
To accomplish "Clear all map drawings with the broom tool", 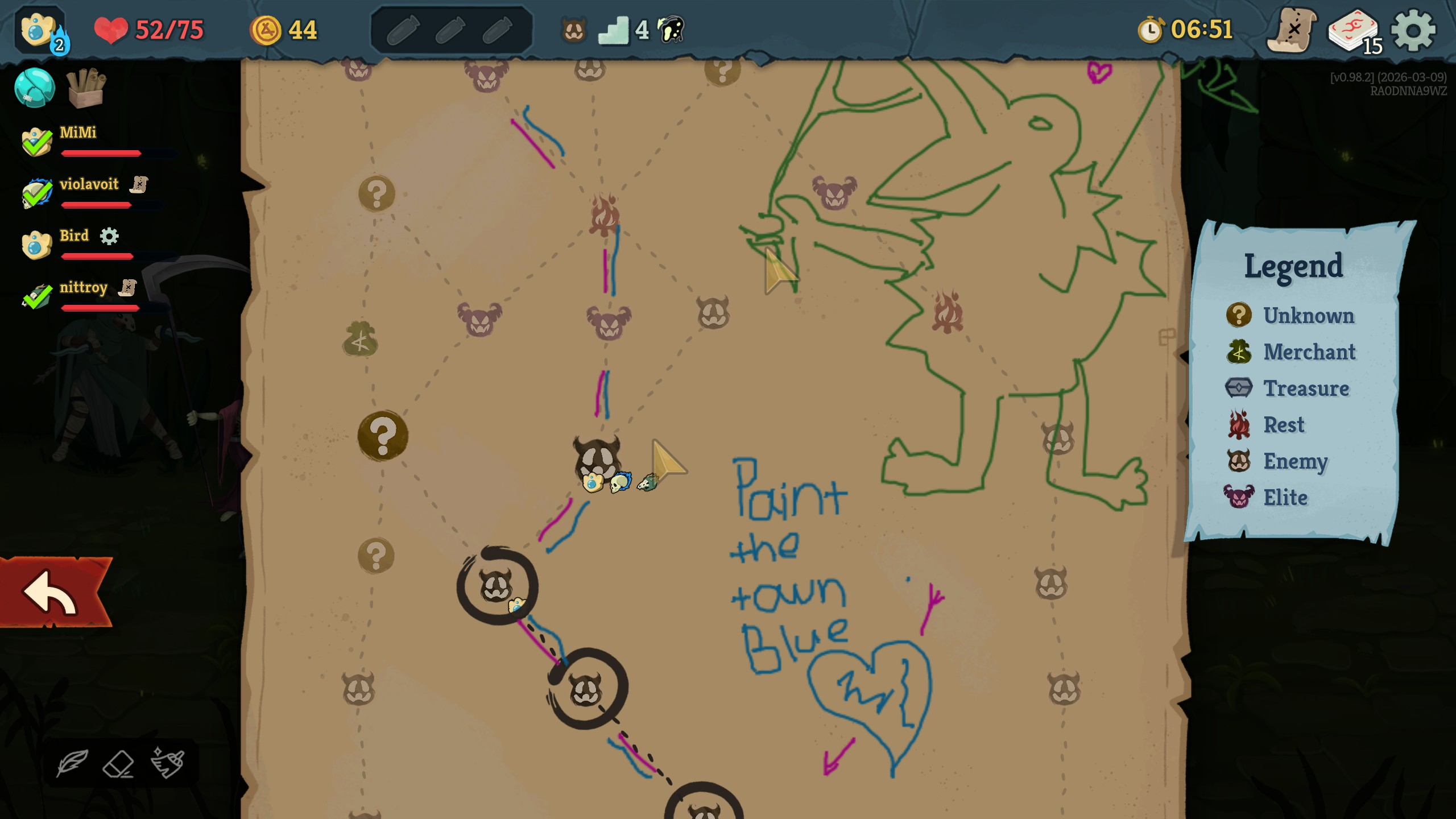I will pyautogui.click(x=168, y=762).
